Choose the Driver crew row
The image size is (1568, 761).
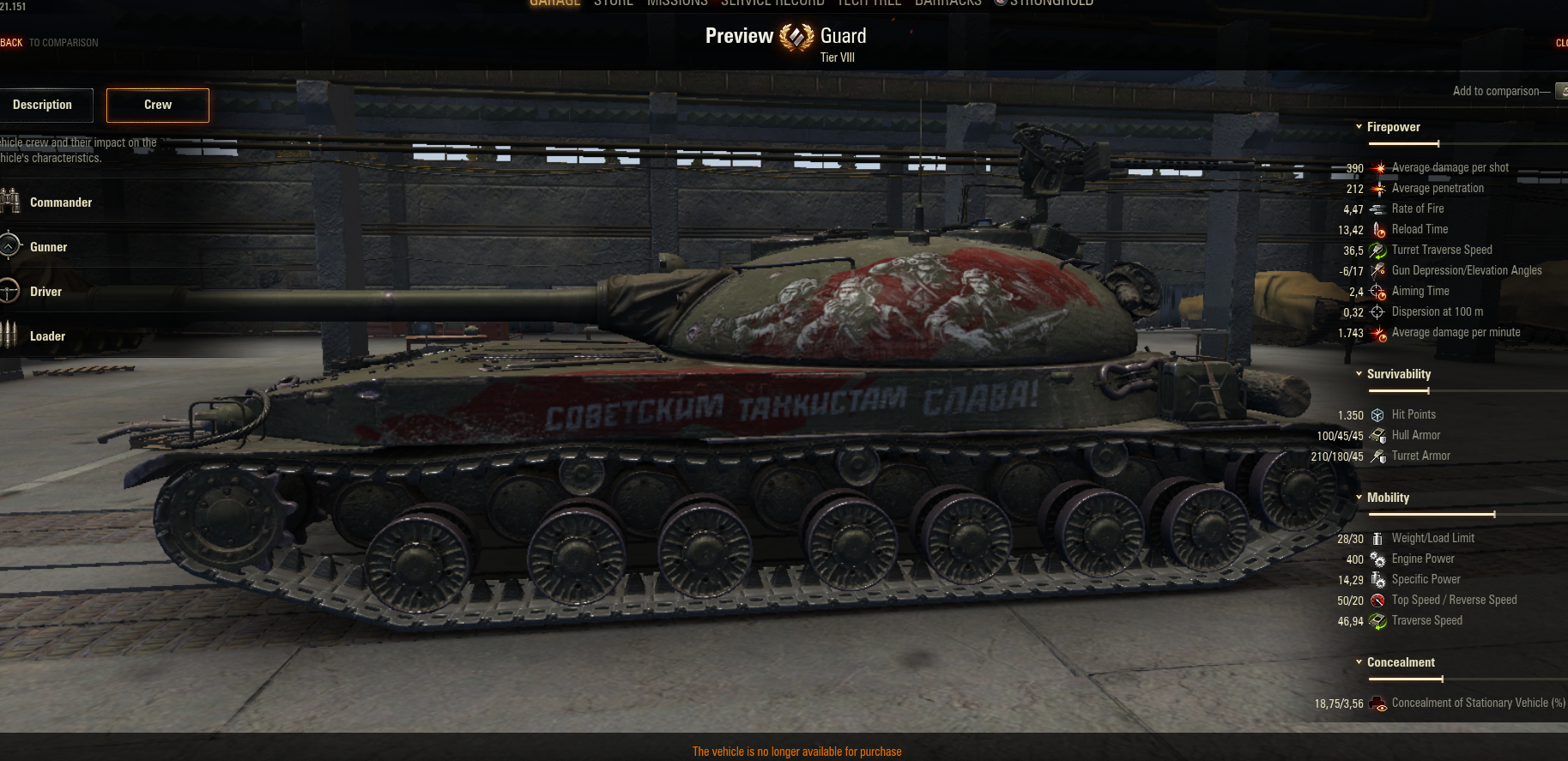pos(45,292)
